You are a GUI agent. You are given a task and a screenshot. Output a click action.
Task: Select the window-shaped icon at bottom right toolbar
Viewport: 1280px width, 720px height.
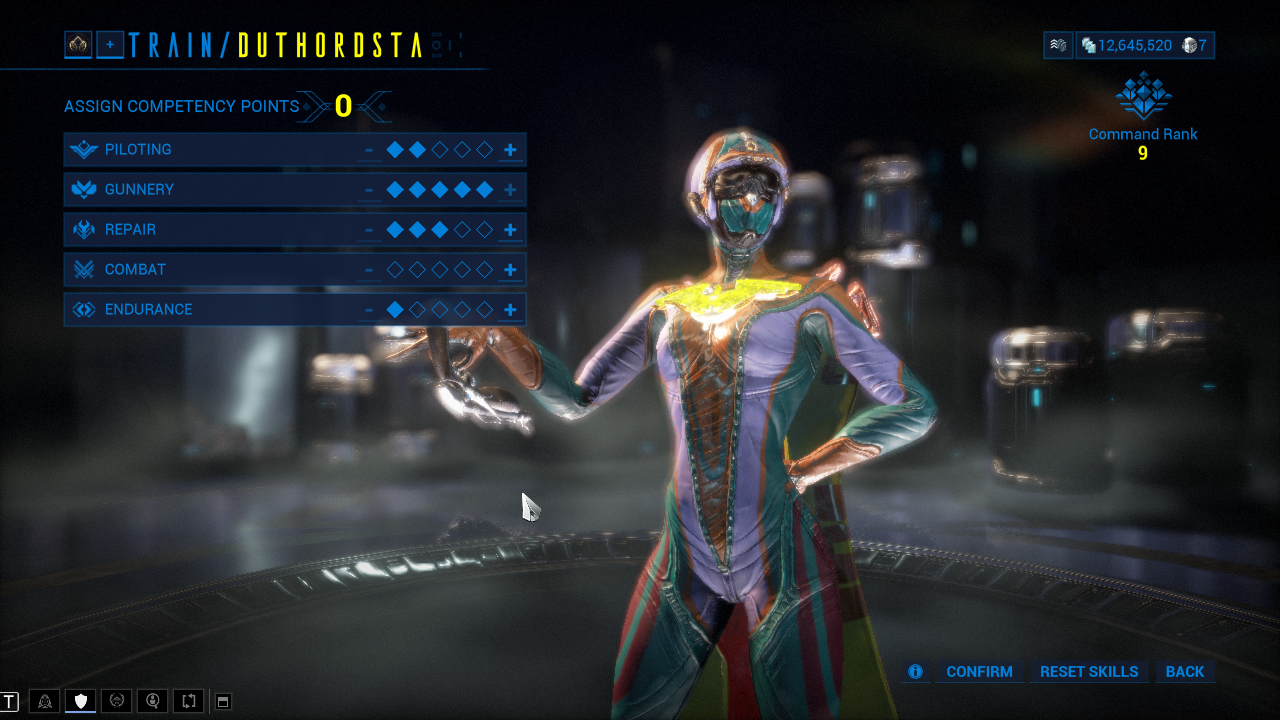click(224, 701)
